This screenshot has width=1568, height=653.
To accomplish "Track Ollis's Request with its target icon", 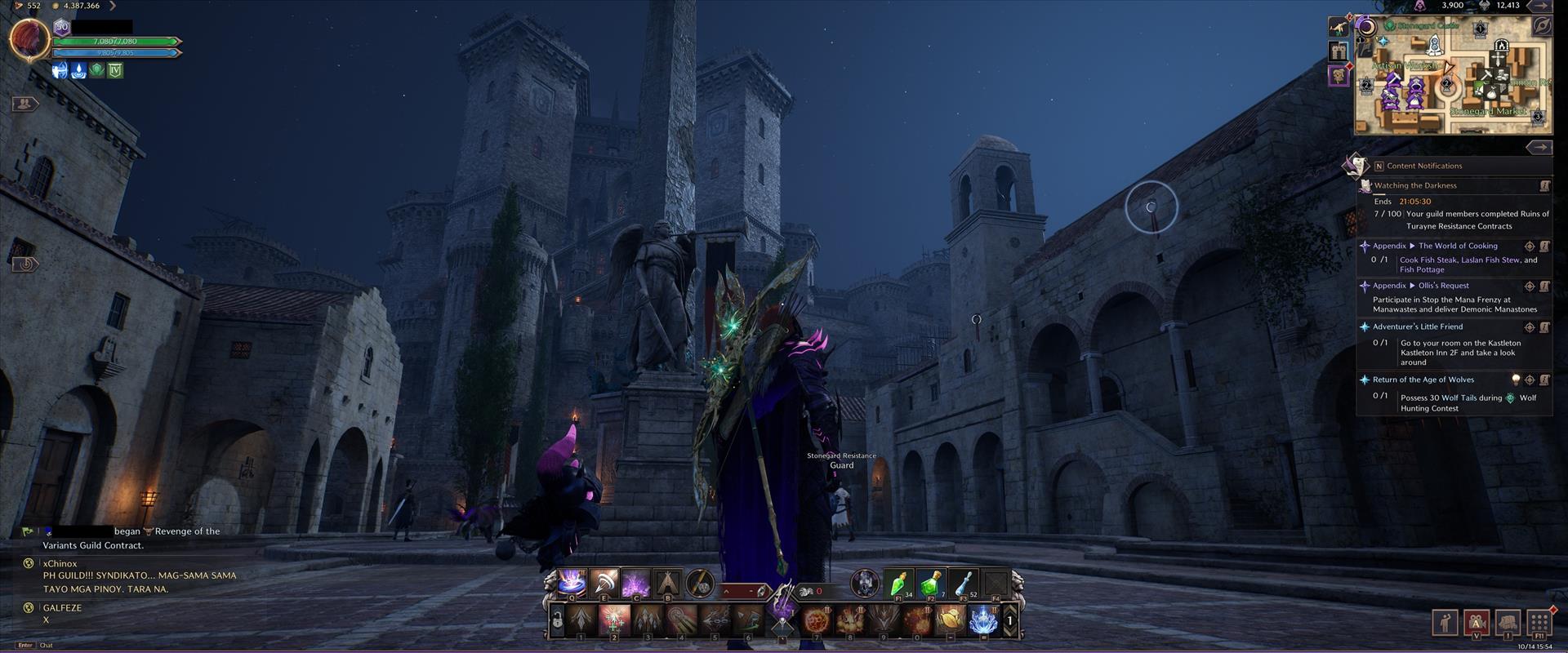I will [1530, 287].
